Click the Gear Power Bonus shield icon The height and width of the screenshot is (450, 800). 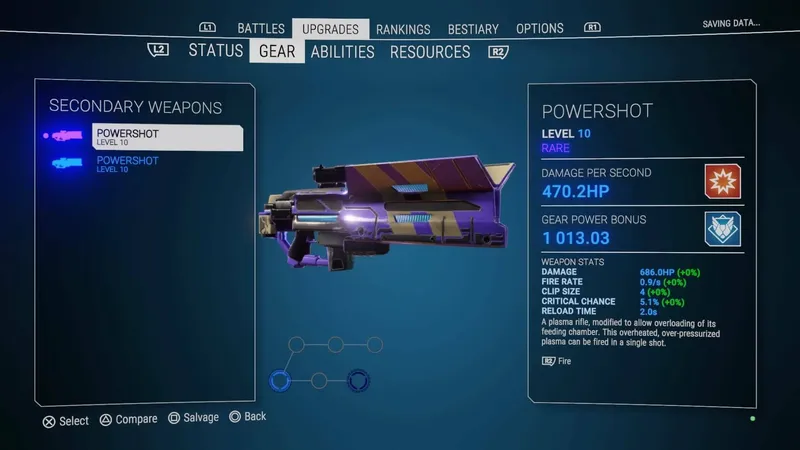724,228
